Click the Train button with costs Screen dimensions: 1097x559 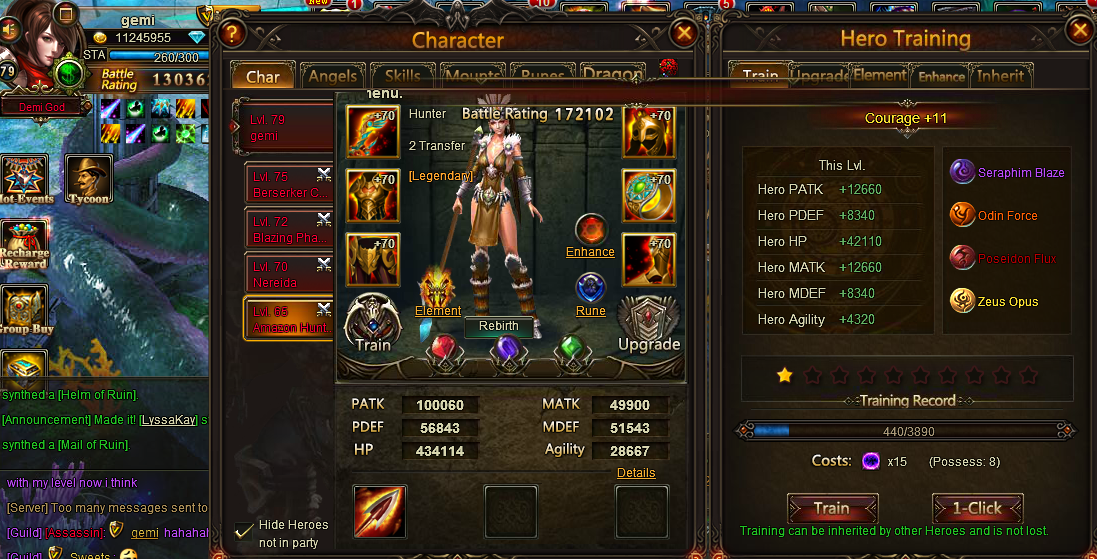click(x=832, y=508)
